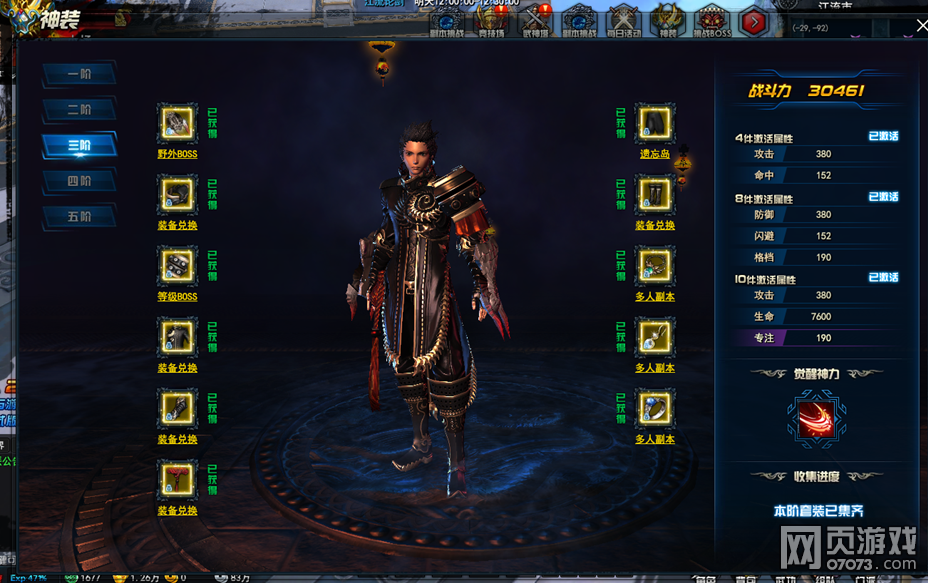Image resolution: width=928 pixels, height=583 pixels.
Task: Choose the pants slot above 遗忘岛
Action: click(655, 123)
